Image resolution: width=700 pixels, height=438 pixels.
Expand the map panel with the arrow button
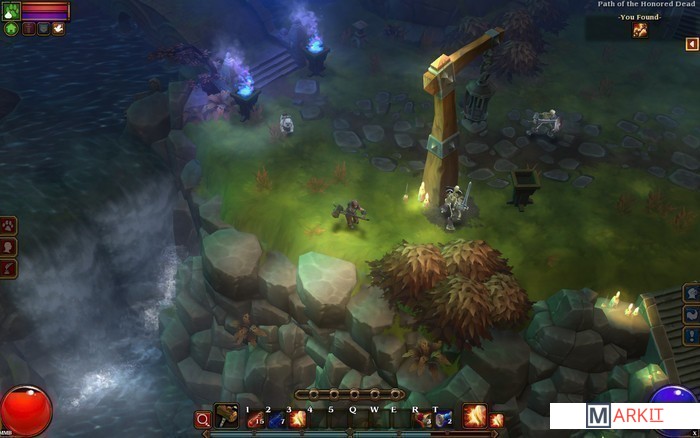point(691,44)
